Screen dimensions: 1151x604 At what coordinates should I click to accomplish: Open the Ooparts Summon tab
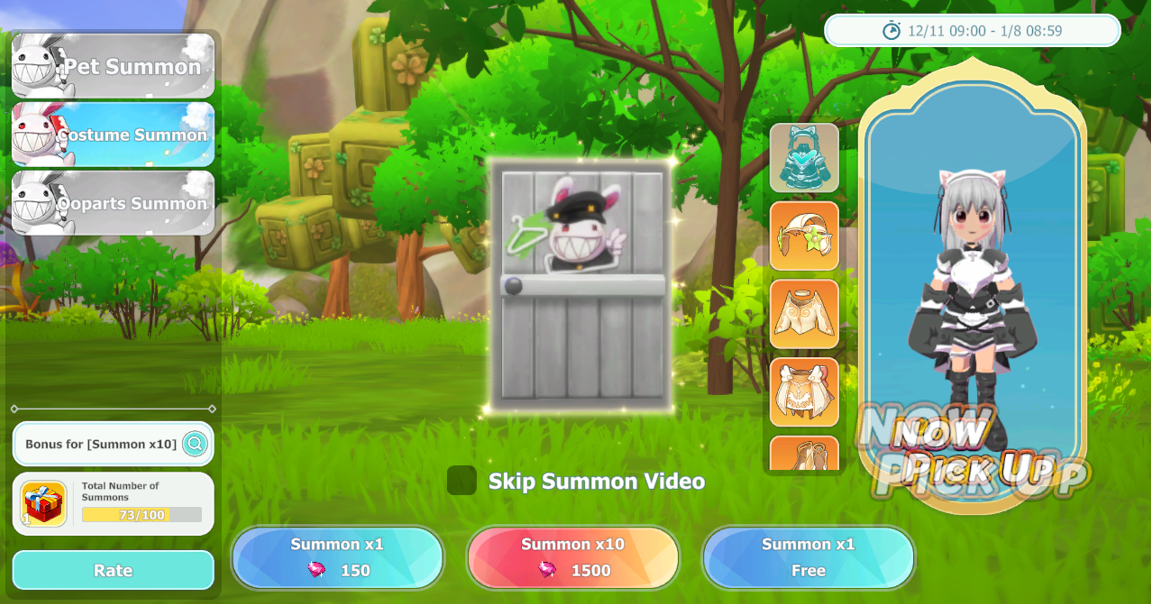[x=113, y=203]
